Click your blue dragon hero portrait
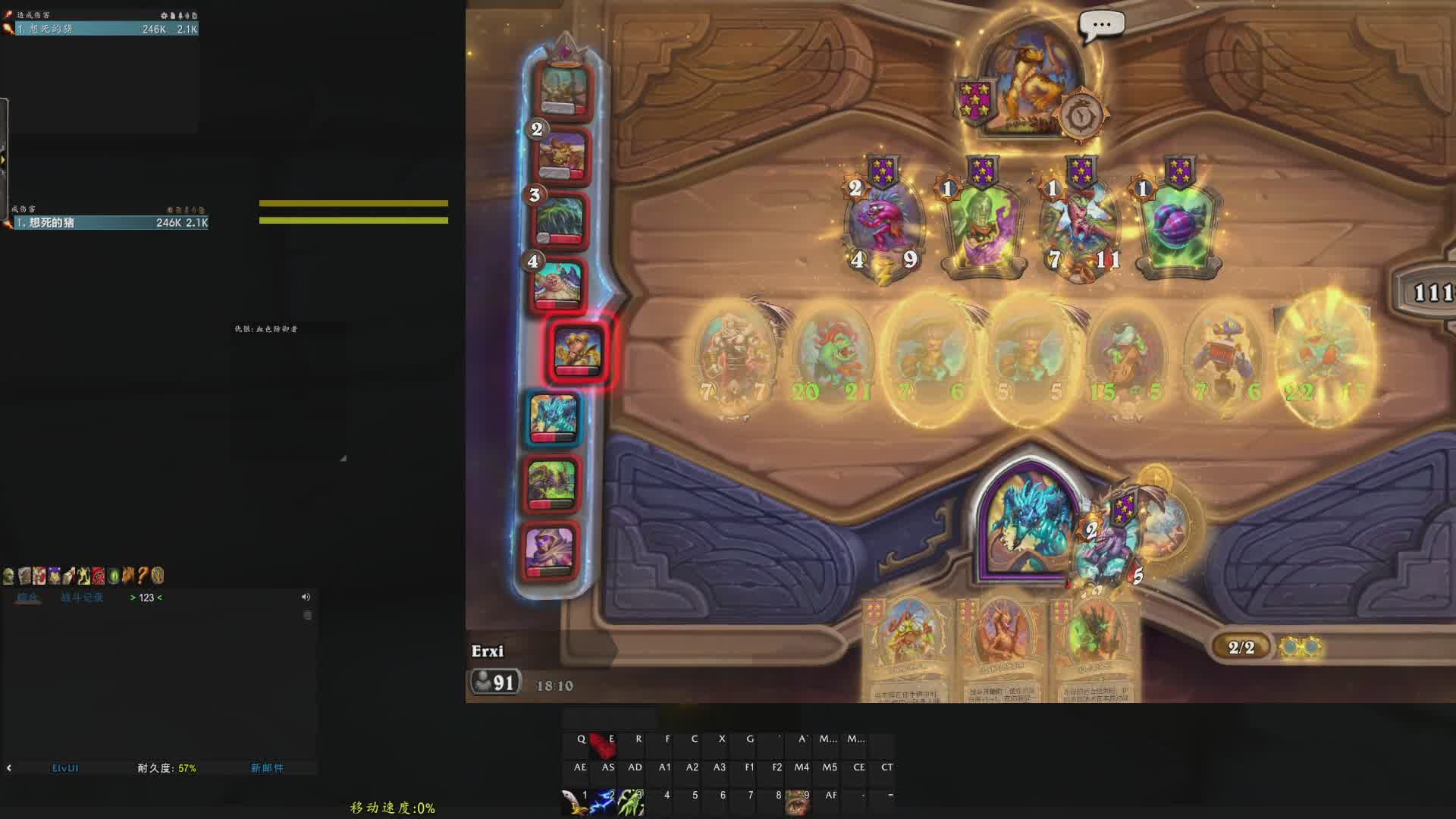 point(1030,523)
